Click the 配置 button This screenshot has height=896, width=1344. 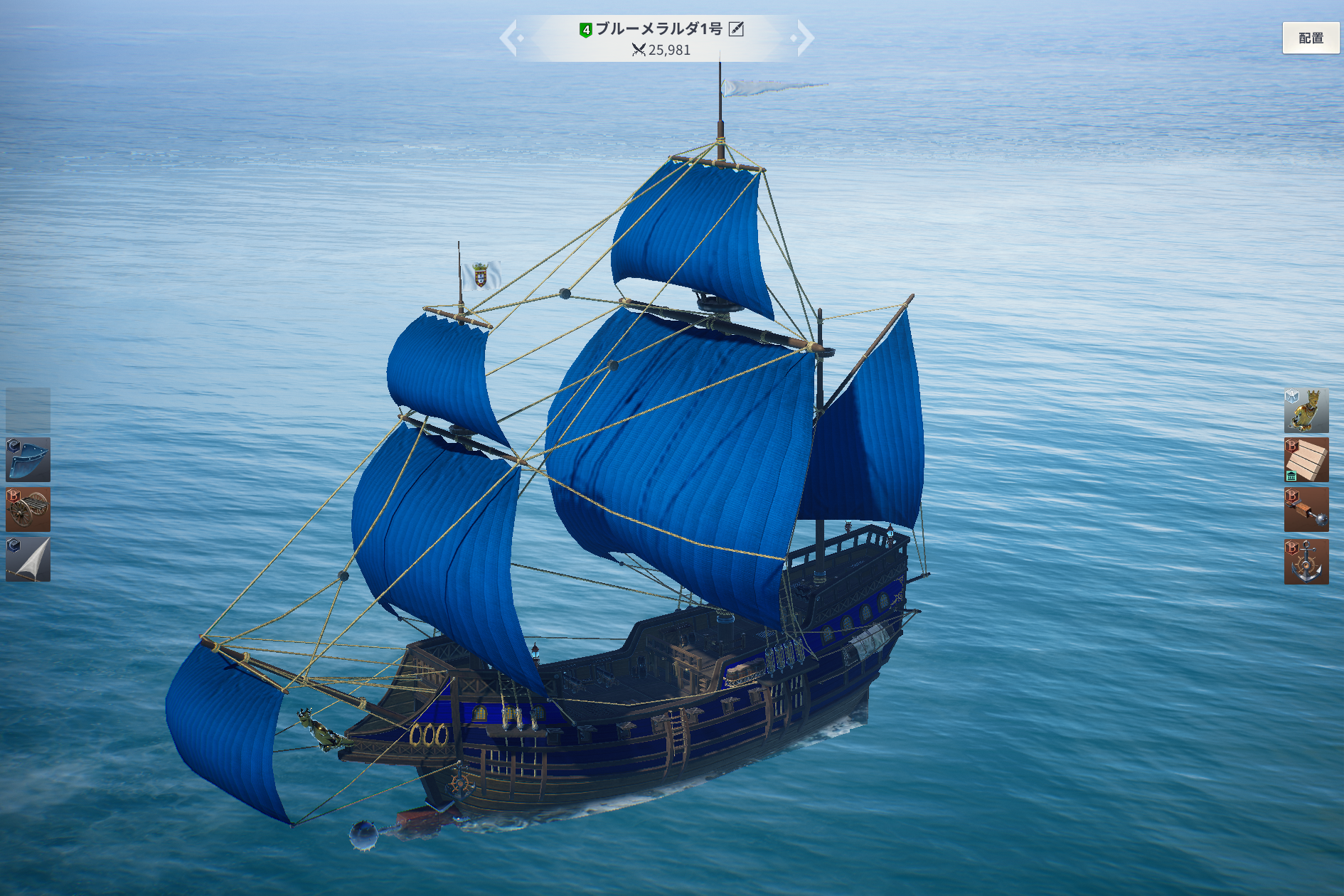(1311, 38)
